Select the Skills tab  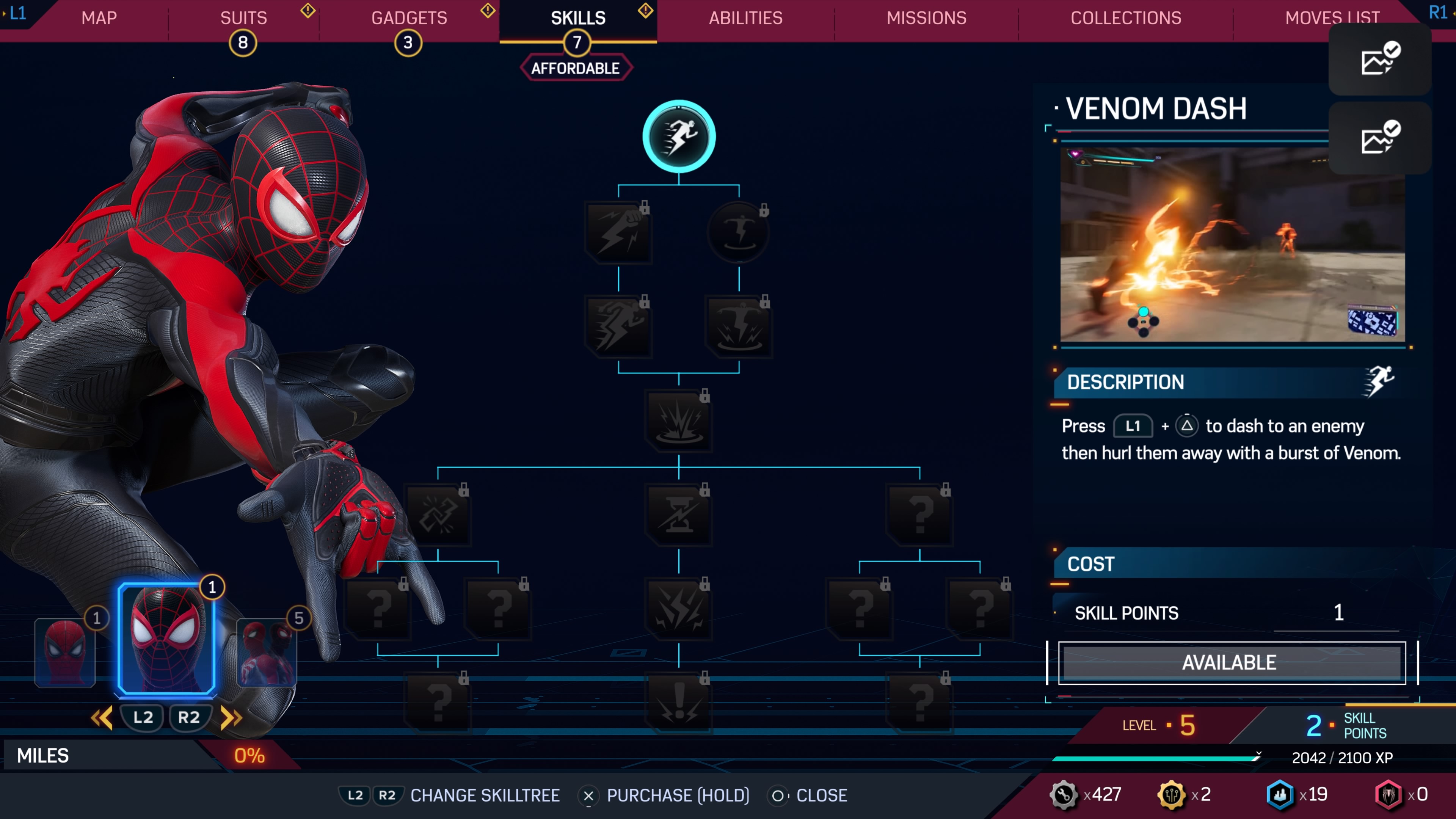[x=577, y=18]
